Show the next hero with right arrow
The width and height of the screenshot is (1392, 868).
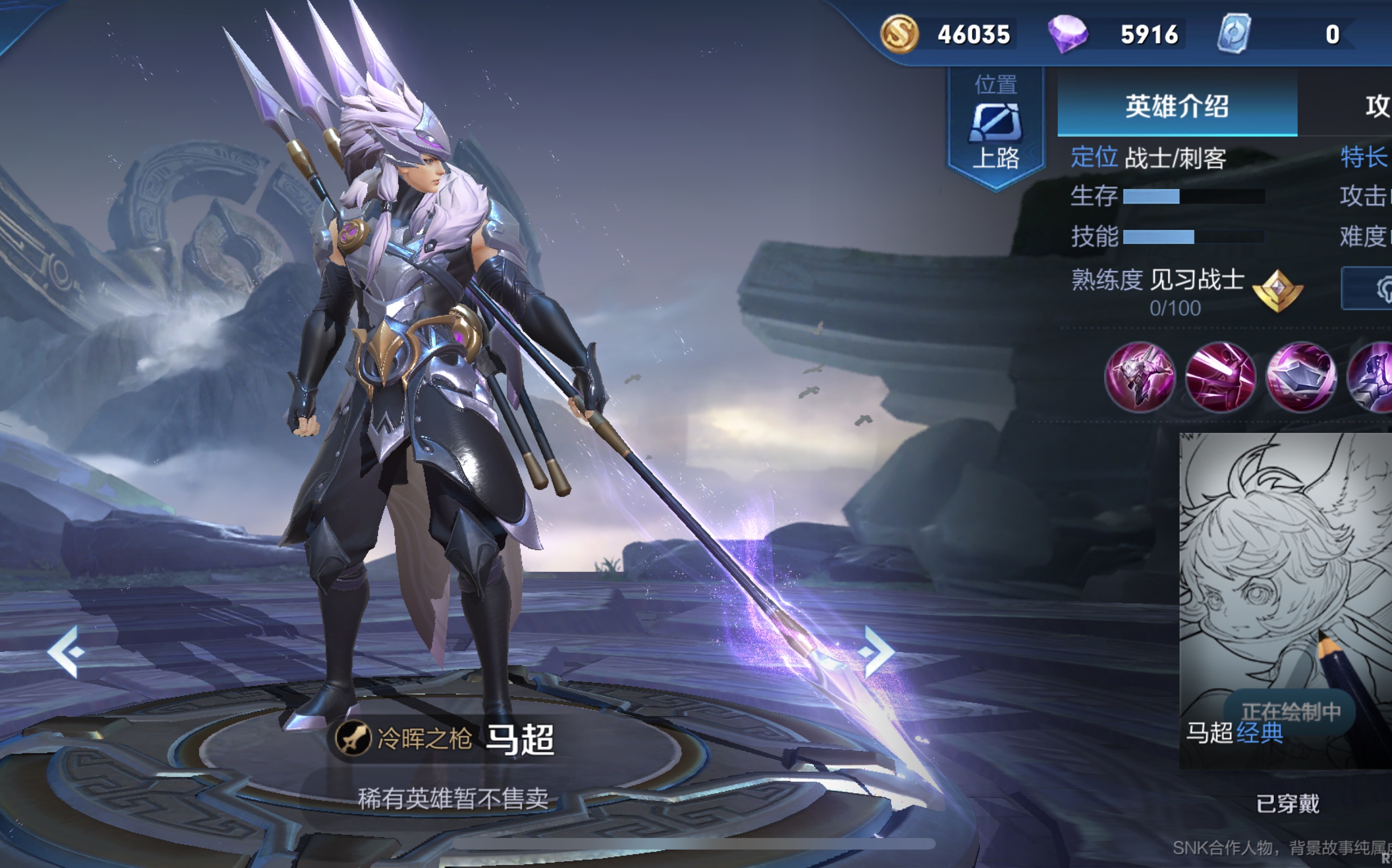point(877,651)
